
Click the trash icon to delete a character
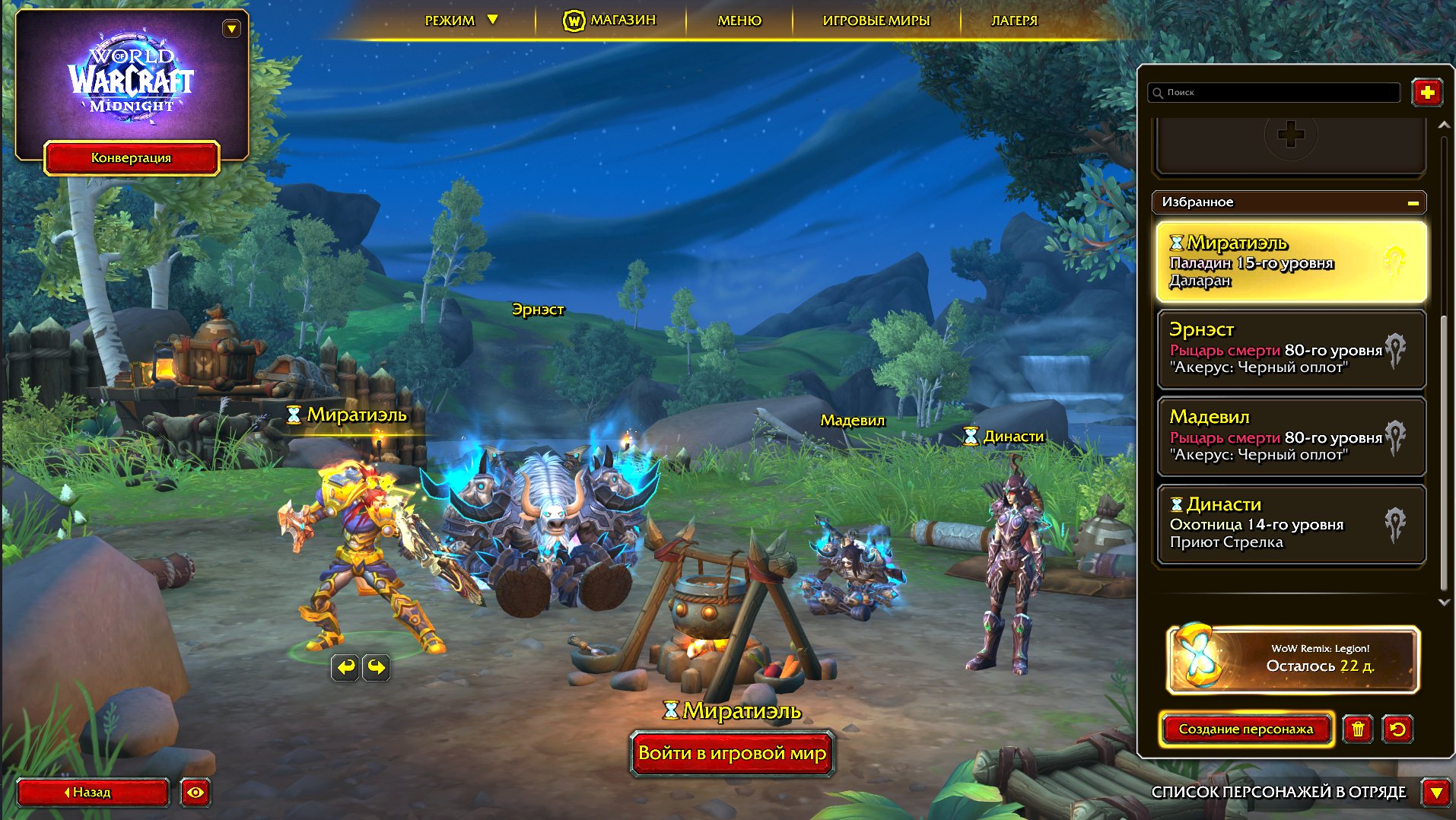(1358, 729)
